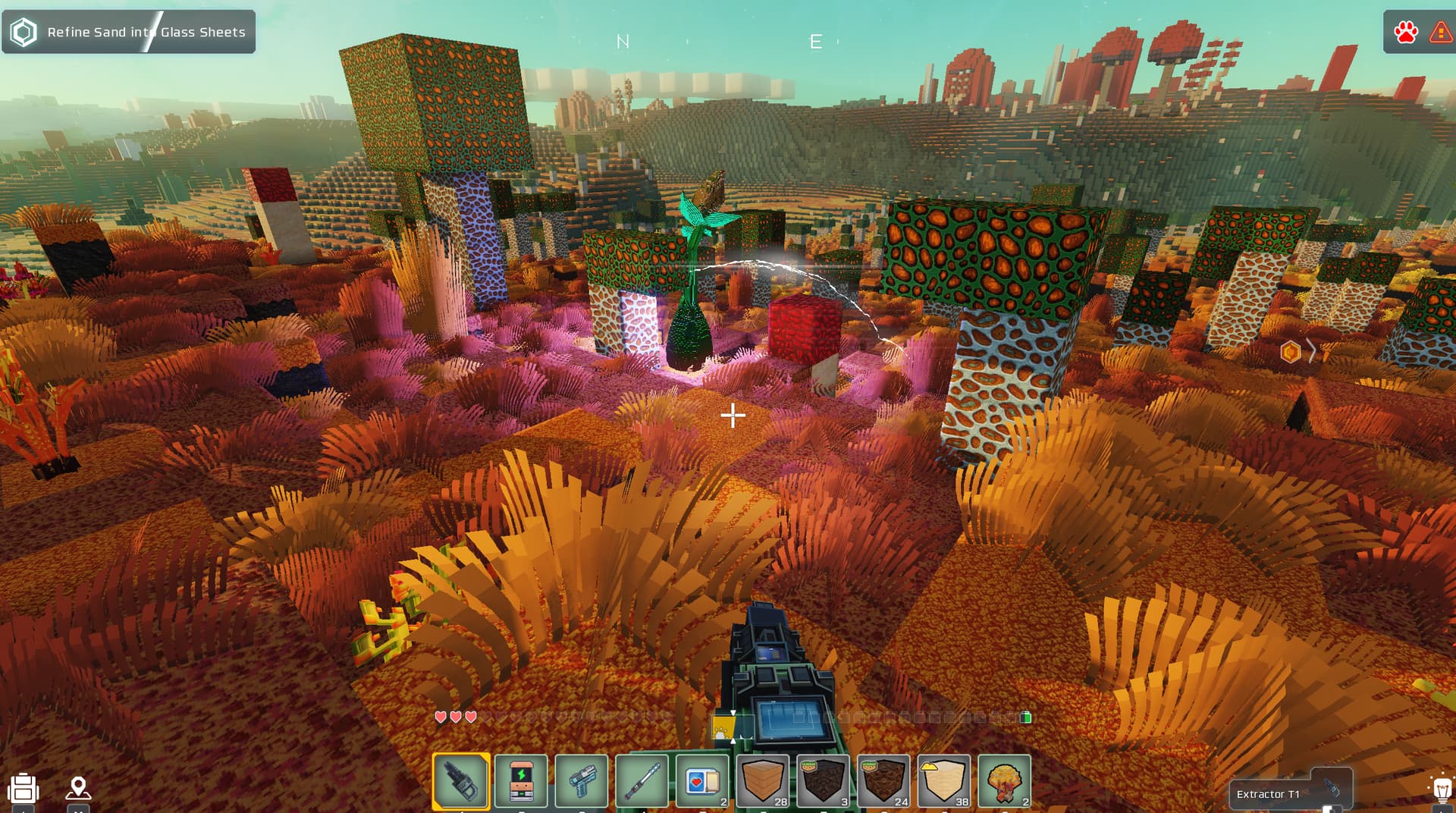This screenshot has width=1456, height=813.
Task: Equip the blue pistol hotbar slot
Action: click(582, 780)
